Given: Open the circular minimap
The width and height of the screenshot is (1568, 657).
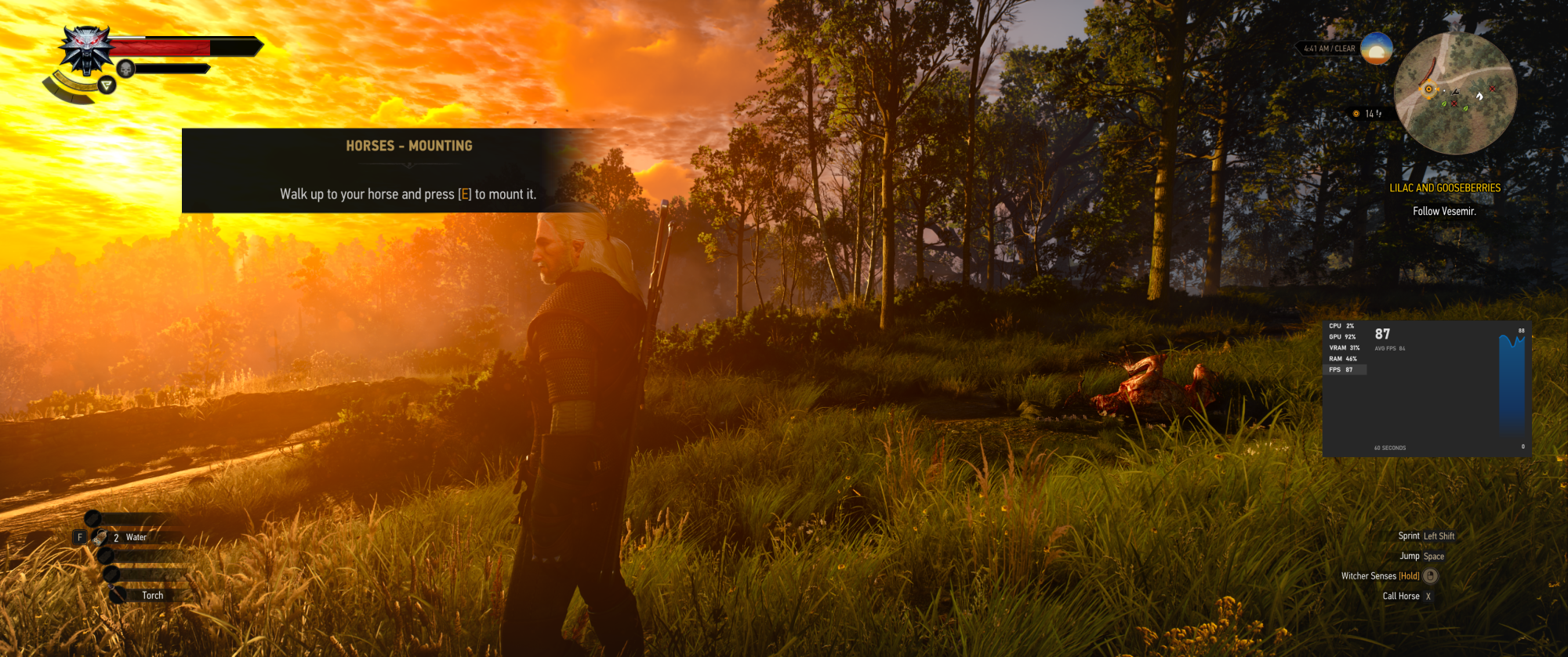Looking at the screenshot, I should click(x=1455, y=93).
